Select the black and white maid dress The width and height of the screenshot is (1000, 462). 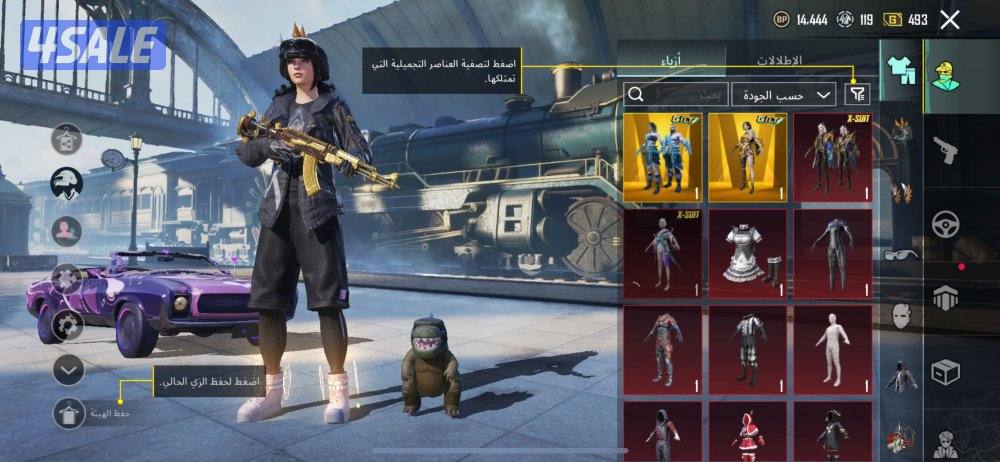[x=747, y=252]
